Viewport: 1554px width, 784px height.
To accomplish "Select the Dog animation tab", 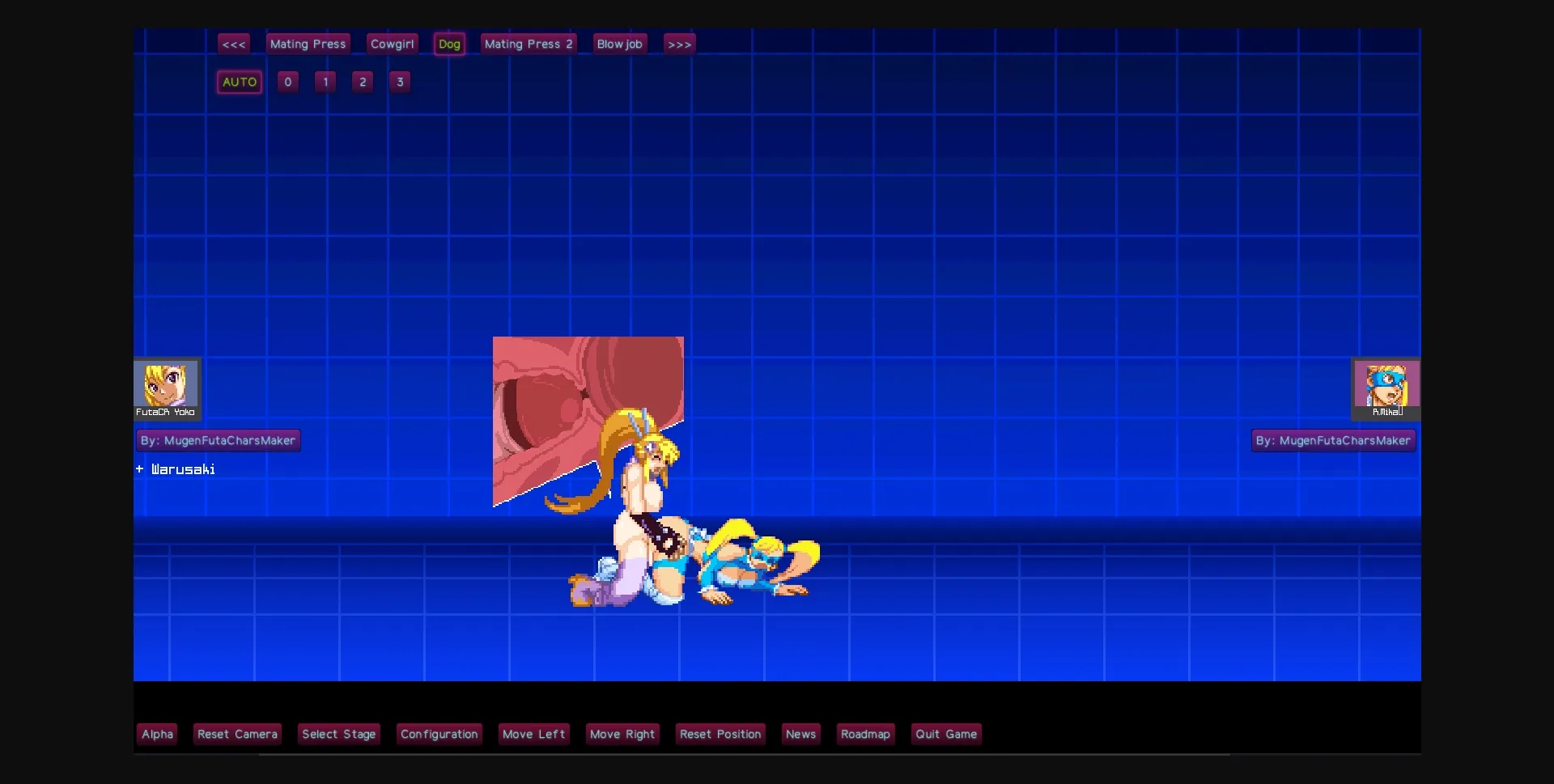I will point(450,44).
